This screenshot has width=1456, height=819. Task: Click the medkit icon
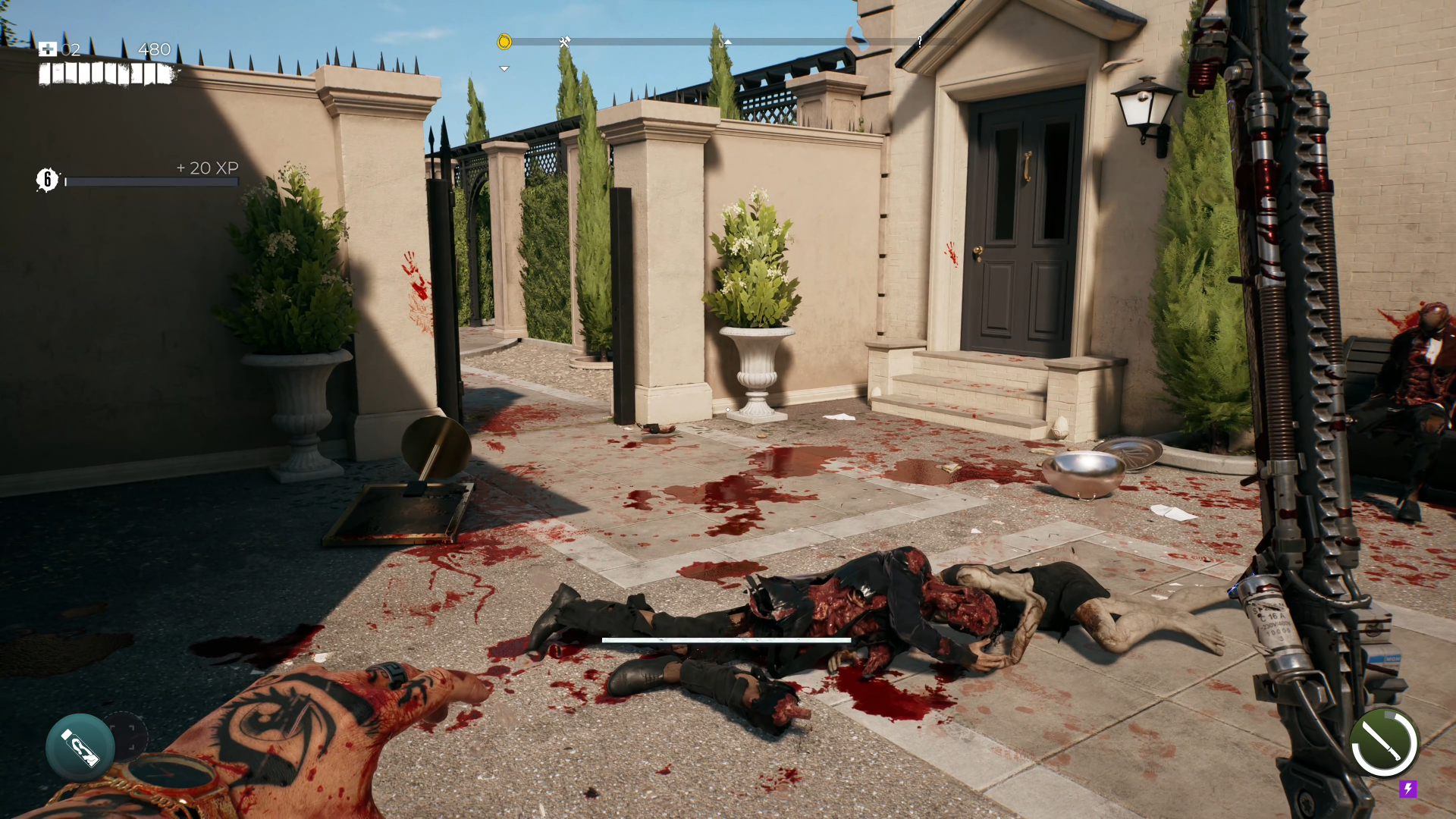pos(48,49)
